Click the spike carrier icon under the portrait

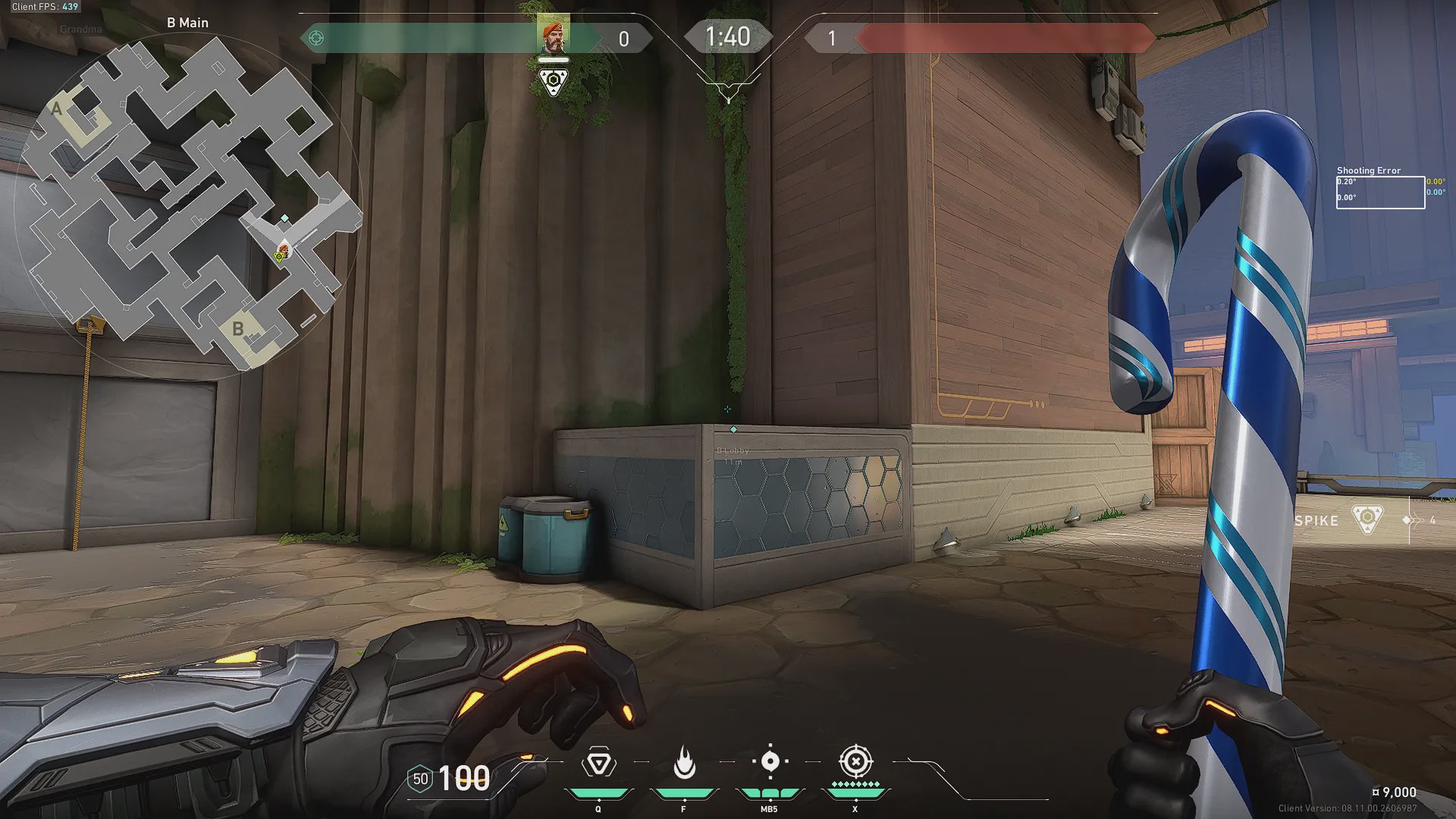pyautogui.click(x=554, y=80)
